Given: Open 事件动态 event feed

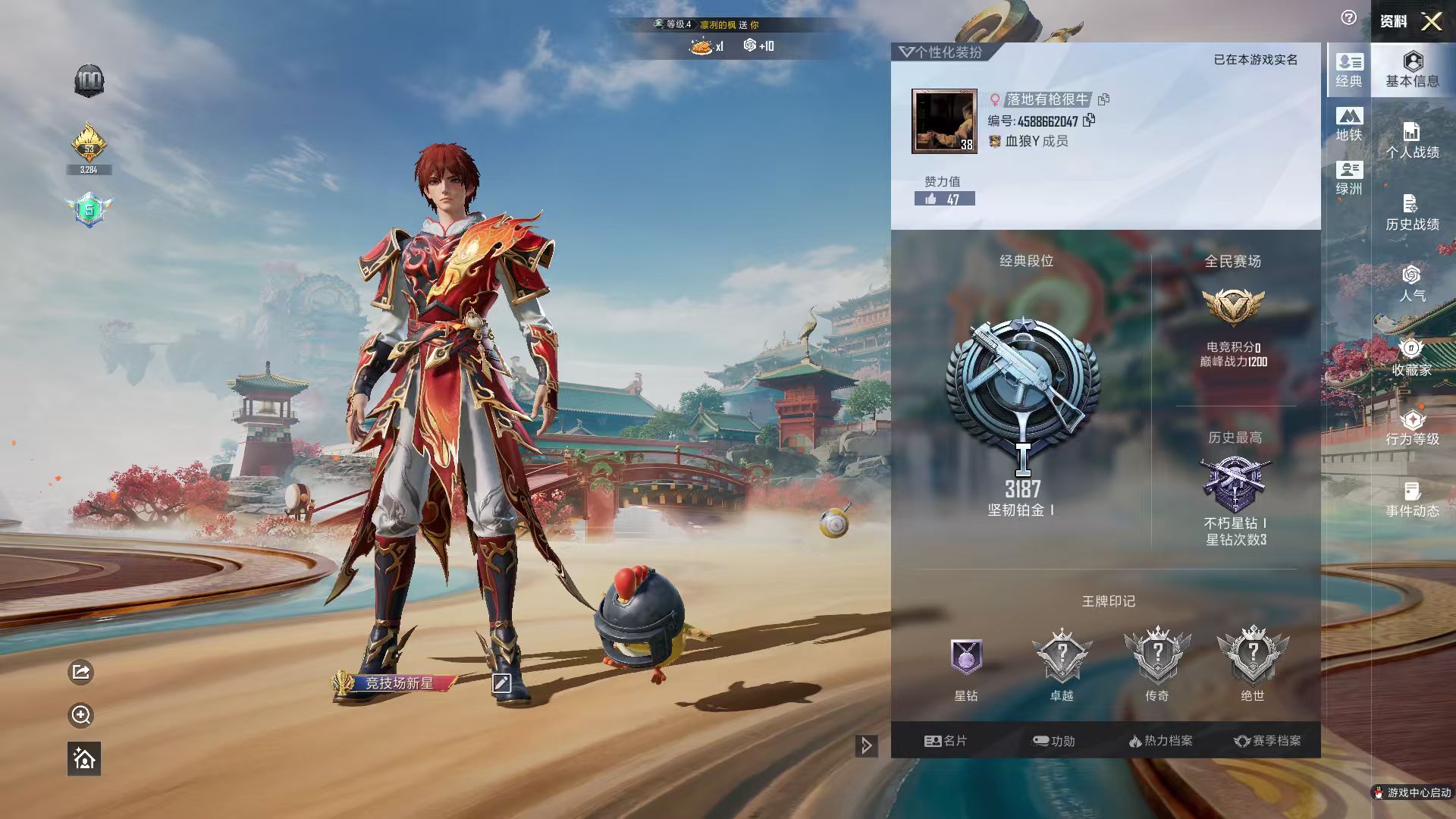Looking at the screenshot, I should click(1412, 500).
